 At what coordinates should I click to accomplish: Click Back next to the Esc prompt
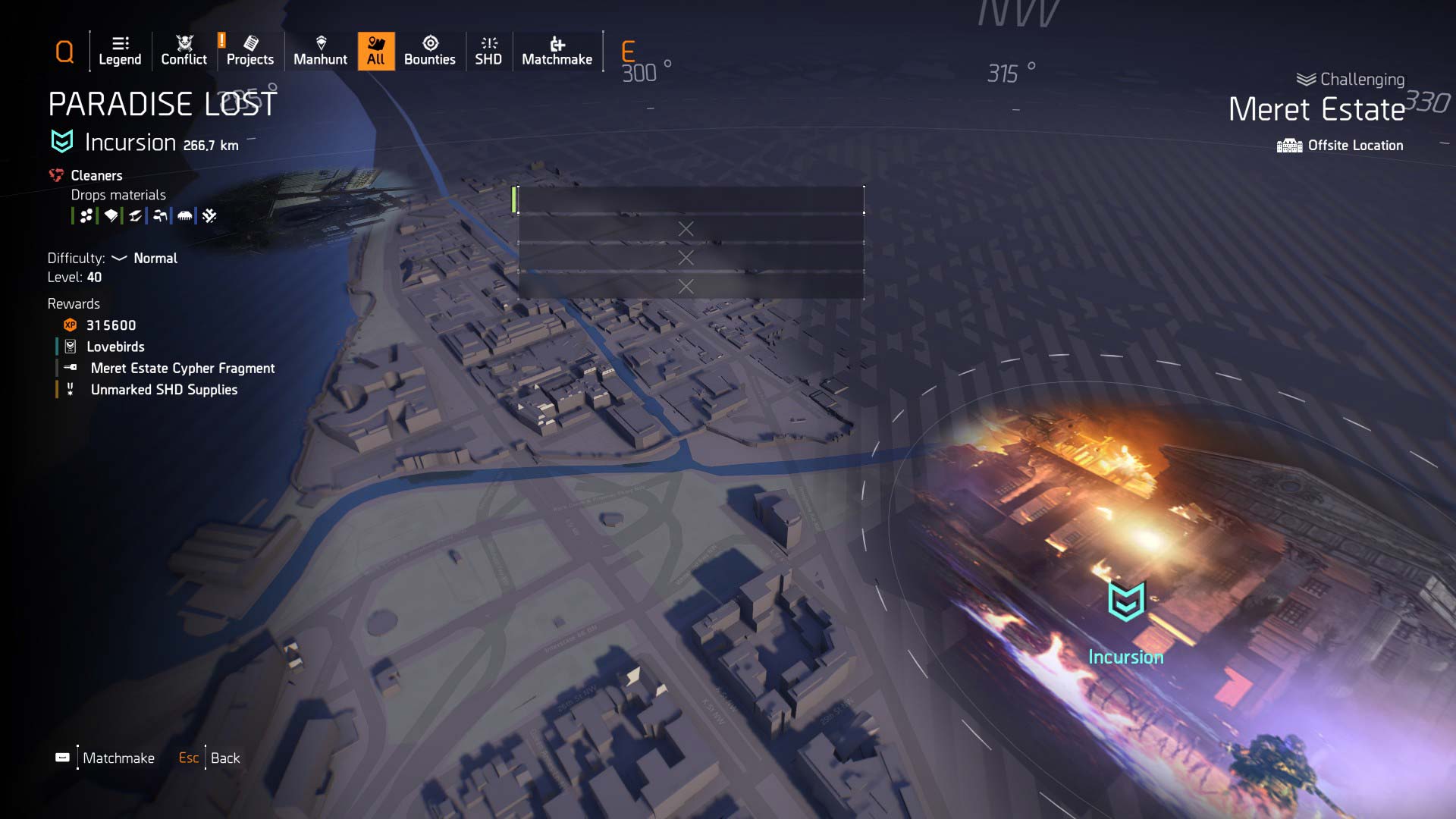point(225,758)
